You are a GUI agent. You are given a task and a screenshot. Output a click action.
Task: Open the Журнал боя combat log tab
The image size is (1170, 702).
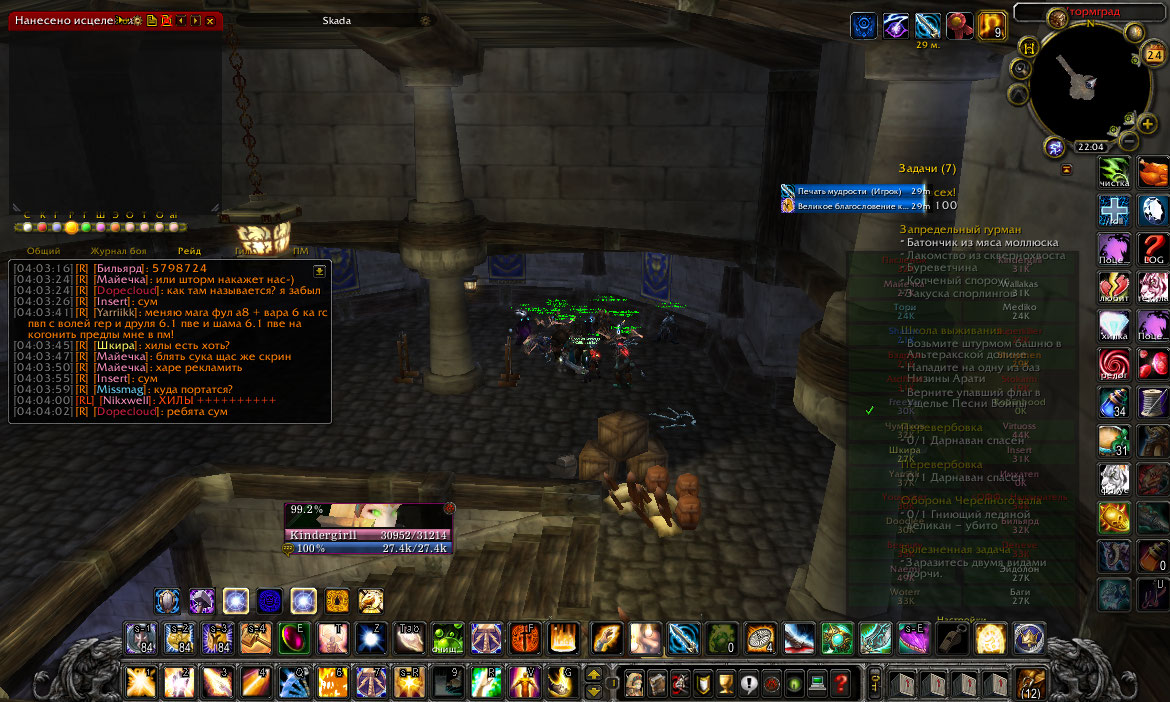(118, 251)
